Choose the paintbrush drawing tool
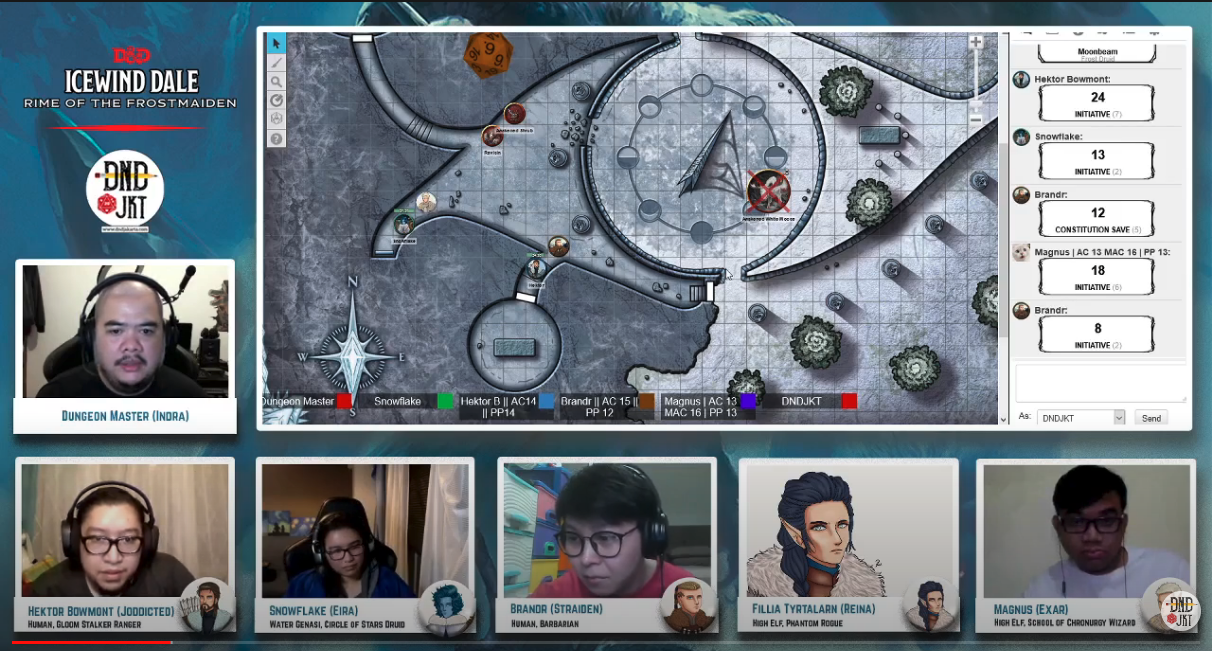The image size is (1212, 651). click(x=276, y=62)
